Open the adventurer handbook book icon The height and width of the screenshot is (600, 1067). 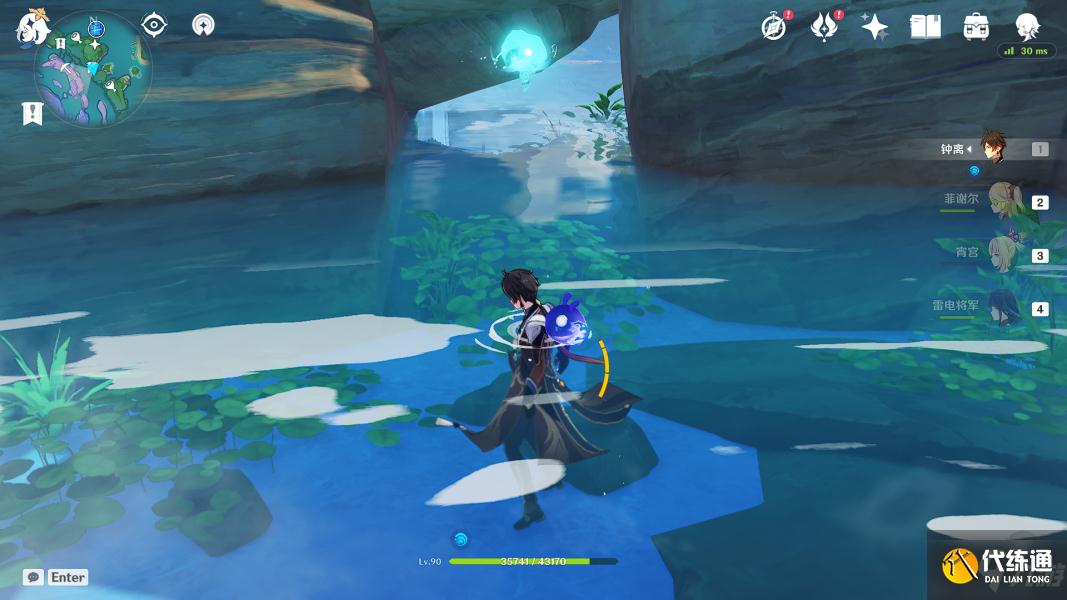point(926,27)
